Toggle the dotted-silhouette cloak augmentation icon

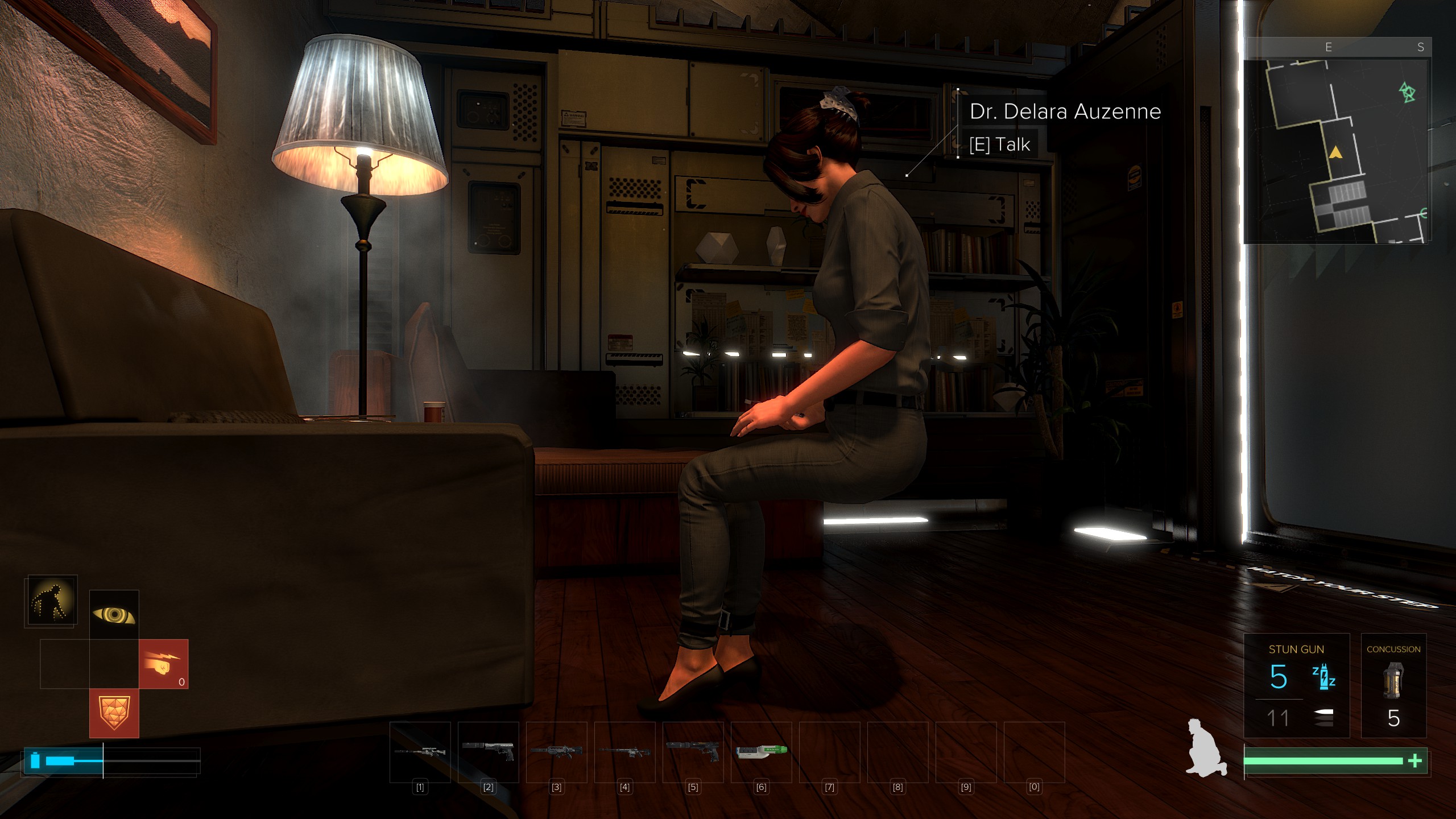coord(51,601)
